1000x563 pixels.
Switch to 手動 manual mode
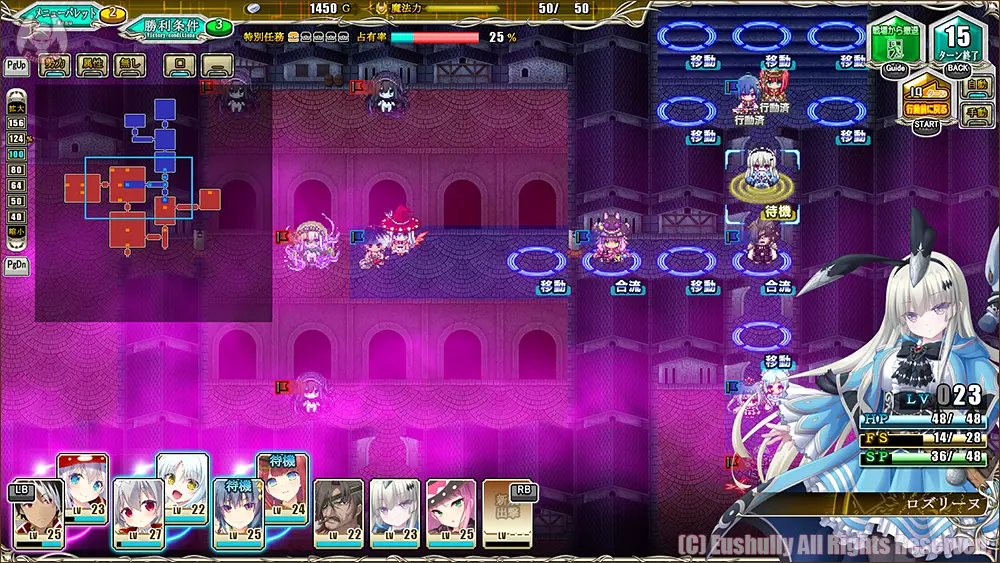point(978,115)
